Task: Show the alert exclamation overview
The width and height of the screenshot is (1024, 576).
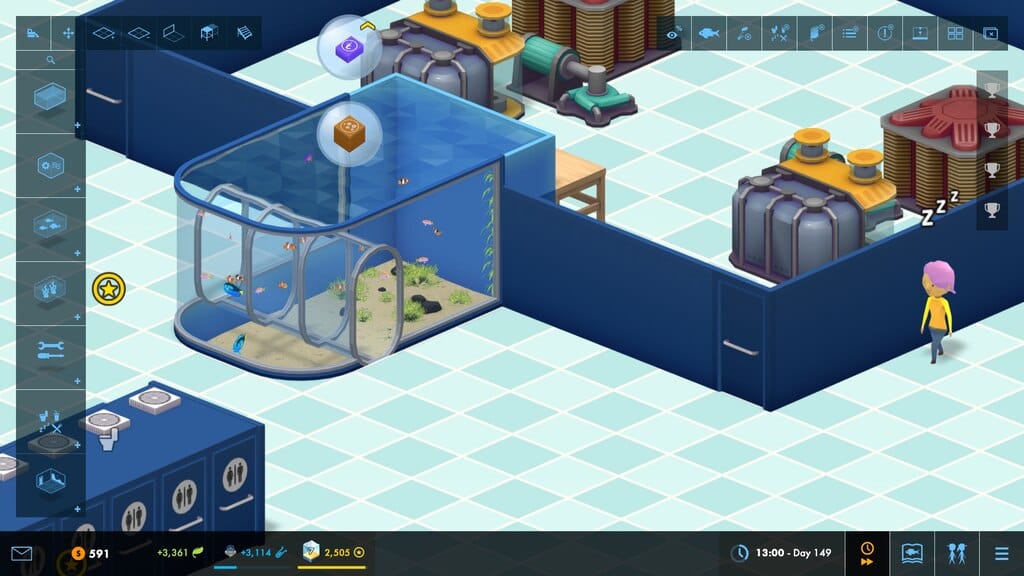Action: coord(884,33)
